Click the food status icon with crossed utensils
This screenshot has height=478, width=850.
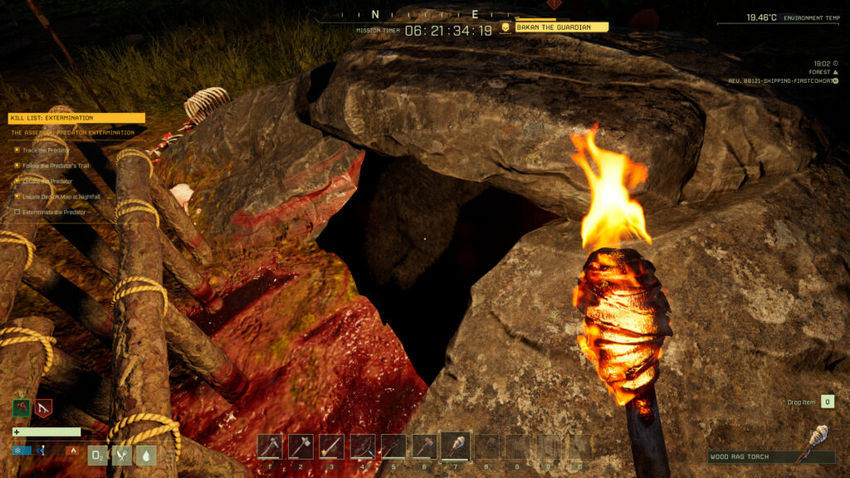pos(122,455)
